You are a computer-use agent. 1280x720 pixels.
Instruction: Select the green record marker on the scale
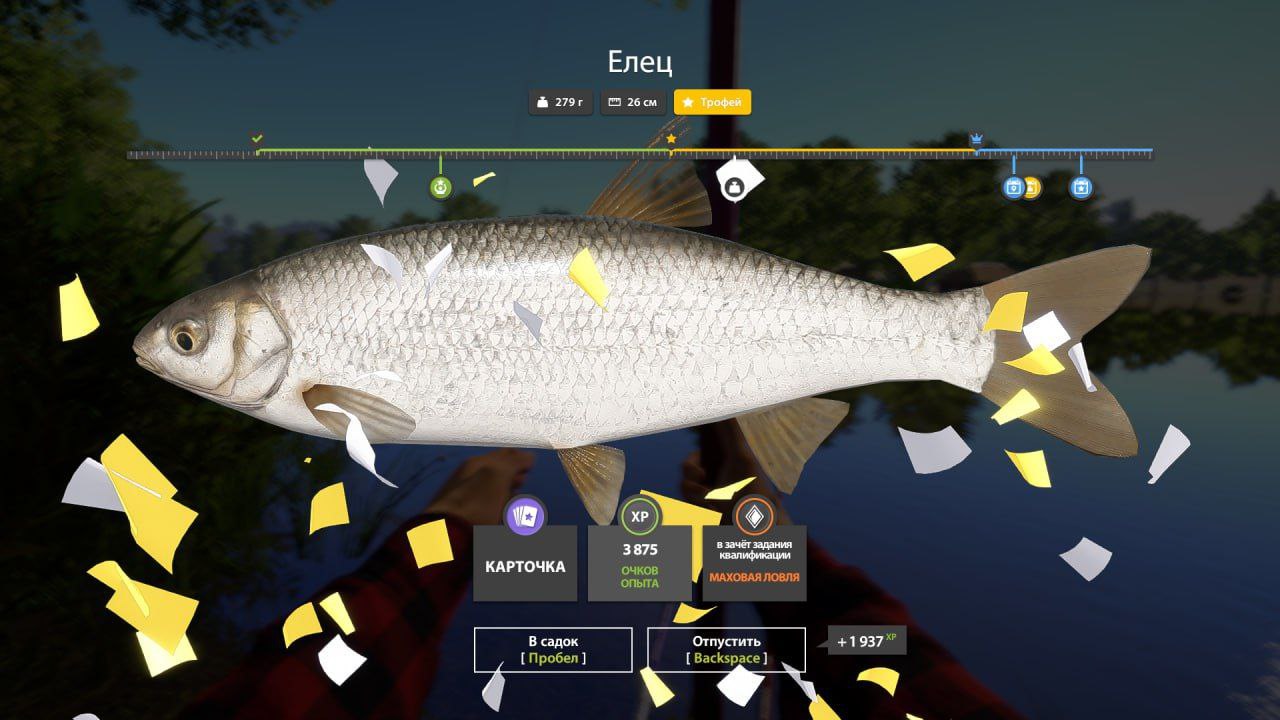(441, 187)
